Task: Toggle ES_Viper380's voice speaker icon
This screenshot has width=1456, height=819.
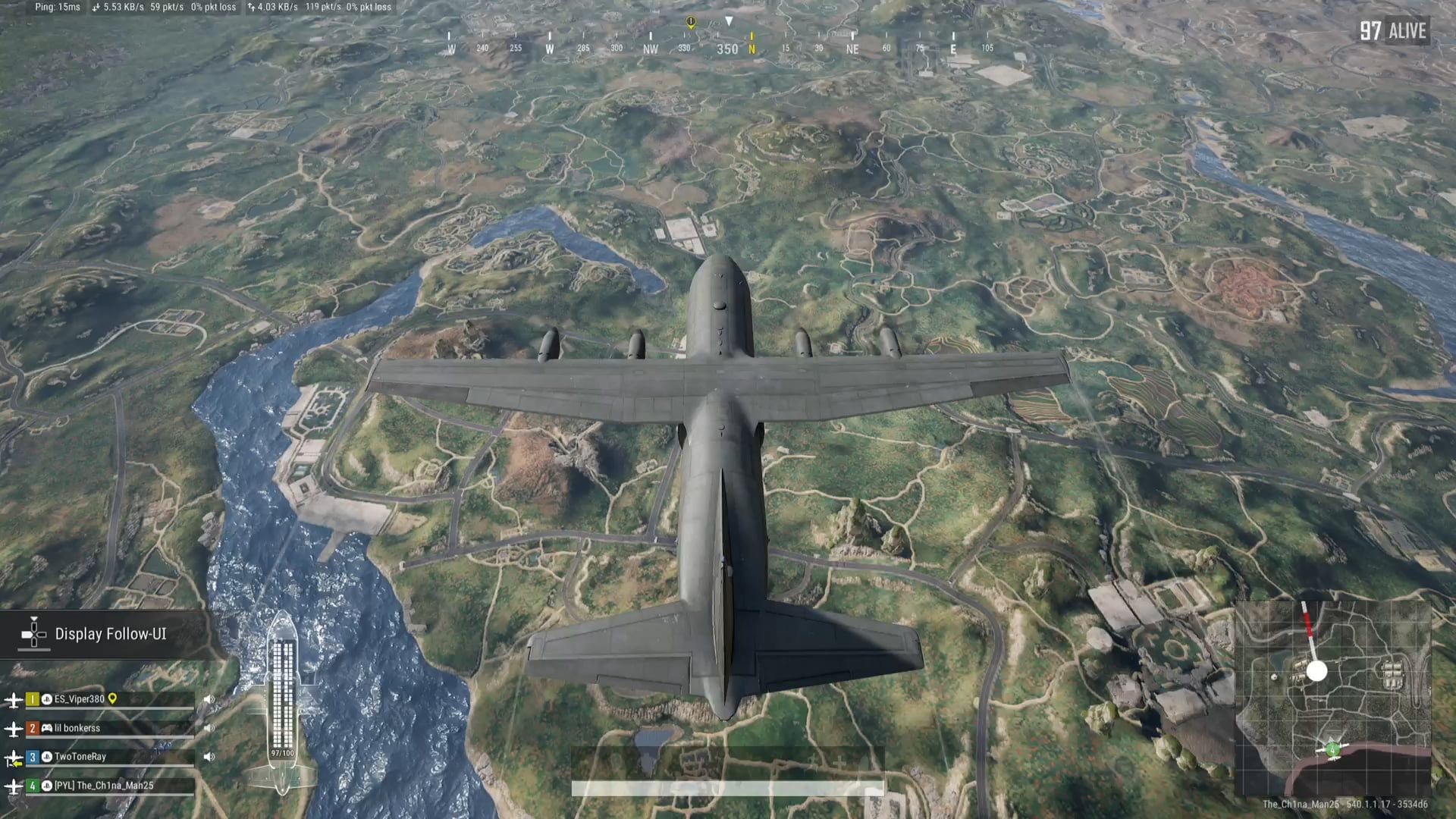Action: (x=209, y=699)
